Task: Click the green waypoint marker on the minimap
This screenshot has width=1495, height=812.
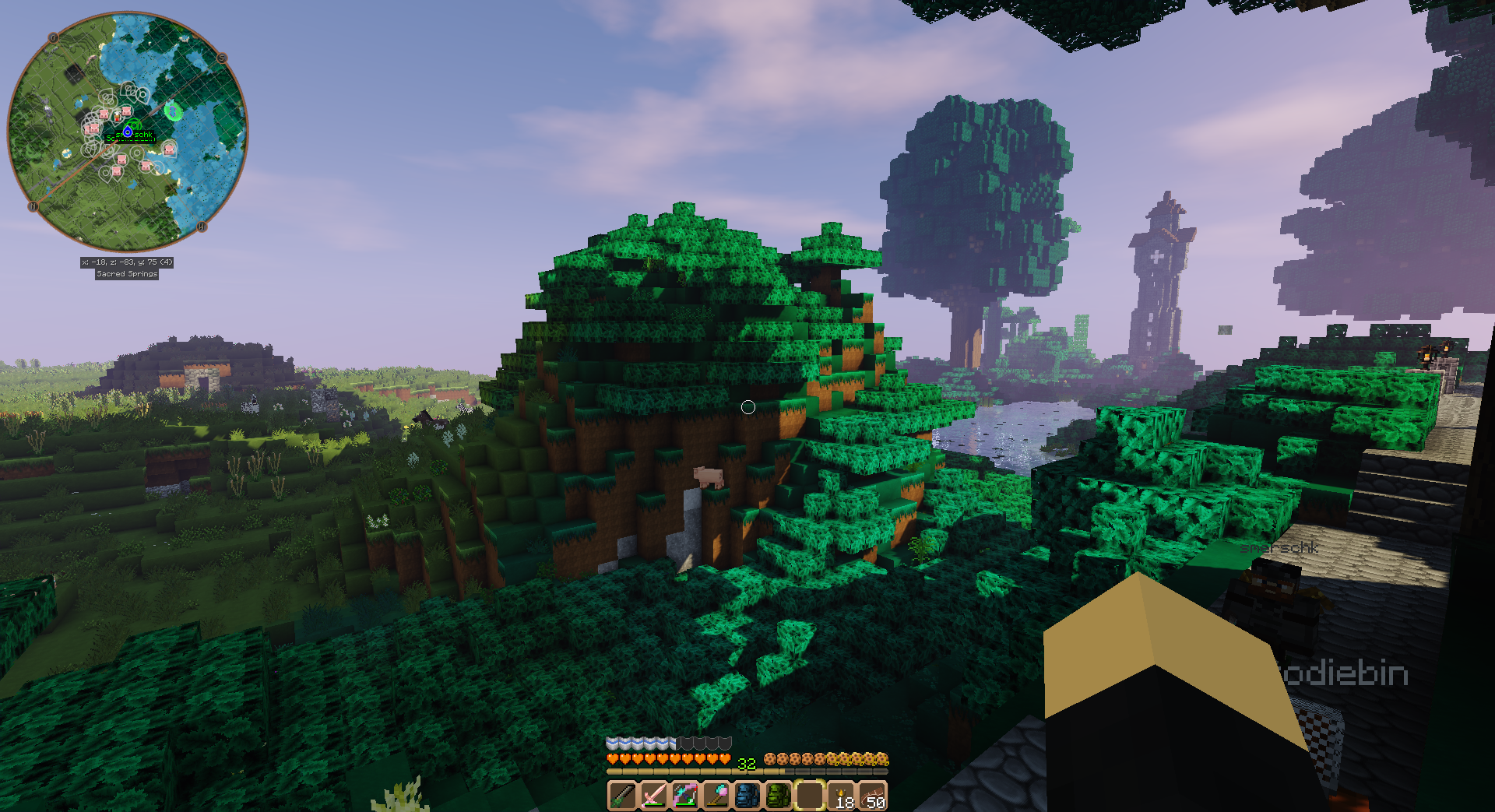Action: pos(173,111)
